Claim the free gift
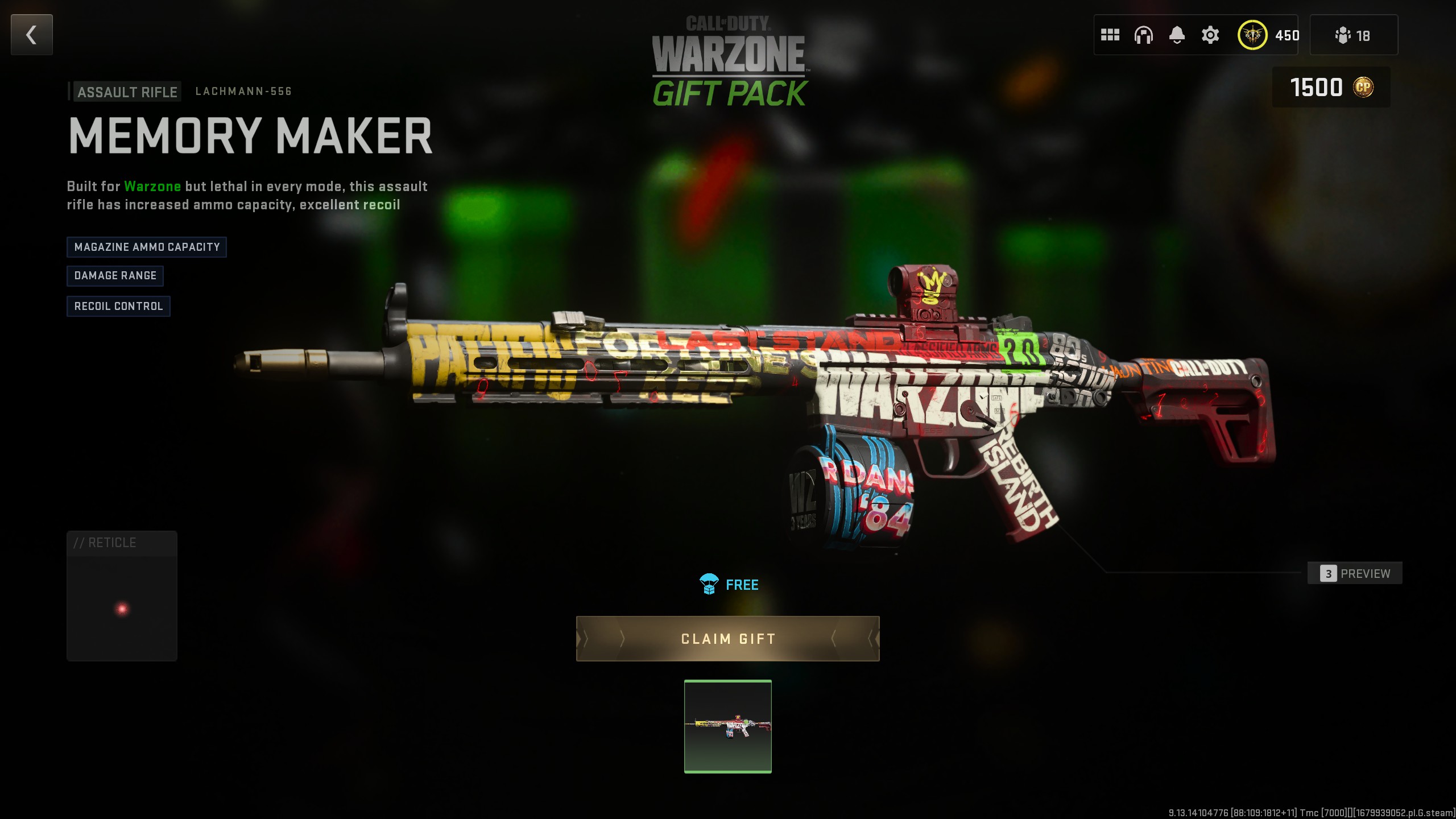The height and width of the screenshot is (819, 1456). [x=727, y=639]
